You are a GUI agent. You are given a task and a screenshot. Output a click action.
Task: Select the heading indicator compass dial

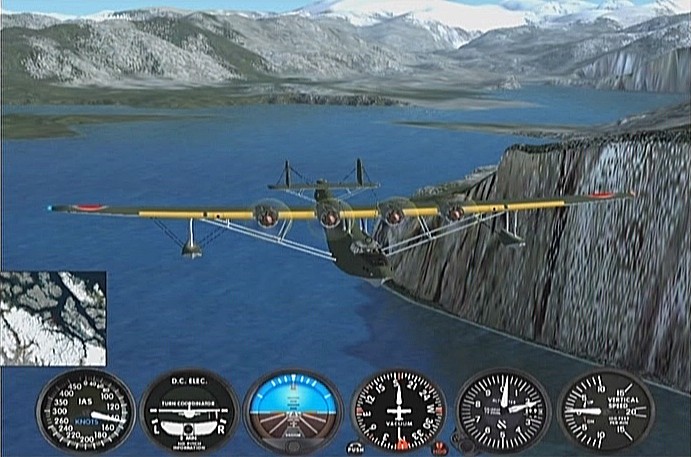point(398,410)
